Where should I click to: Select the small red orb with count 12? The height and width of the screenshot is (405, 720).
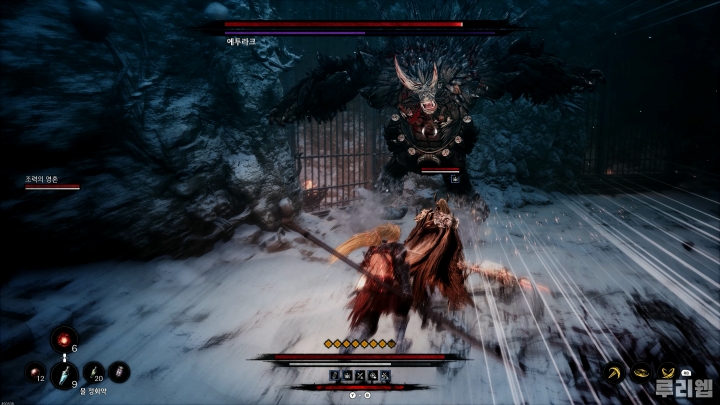point(35,373)
